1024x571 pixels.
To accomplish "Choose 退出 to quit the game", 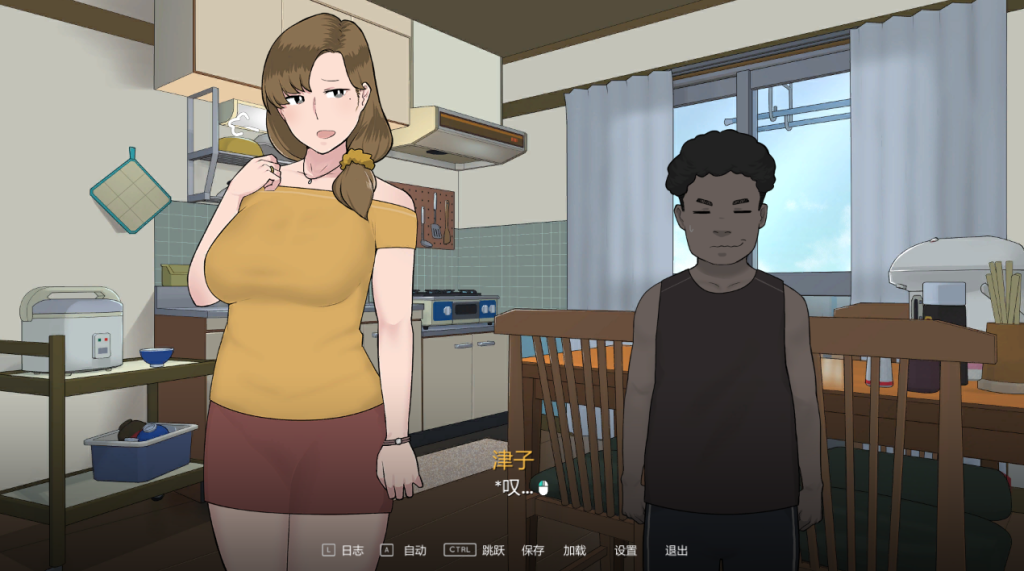I will (676, 550).
